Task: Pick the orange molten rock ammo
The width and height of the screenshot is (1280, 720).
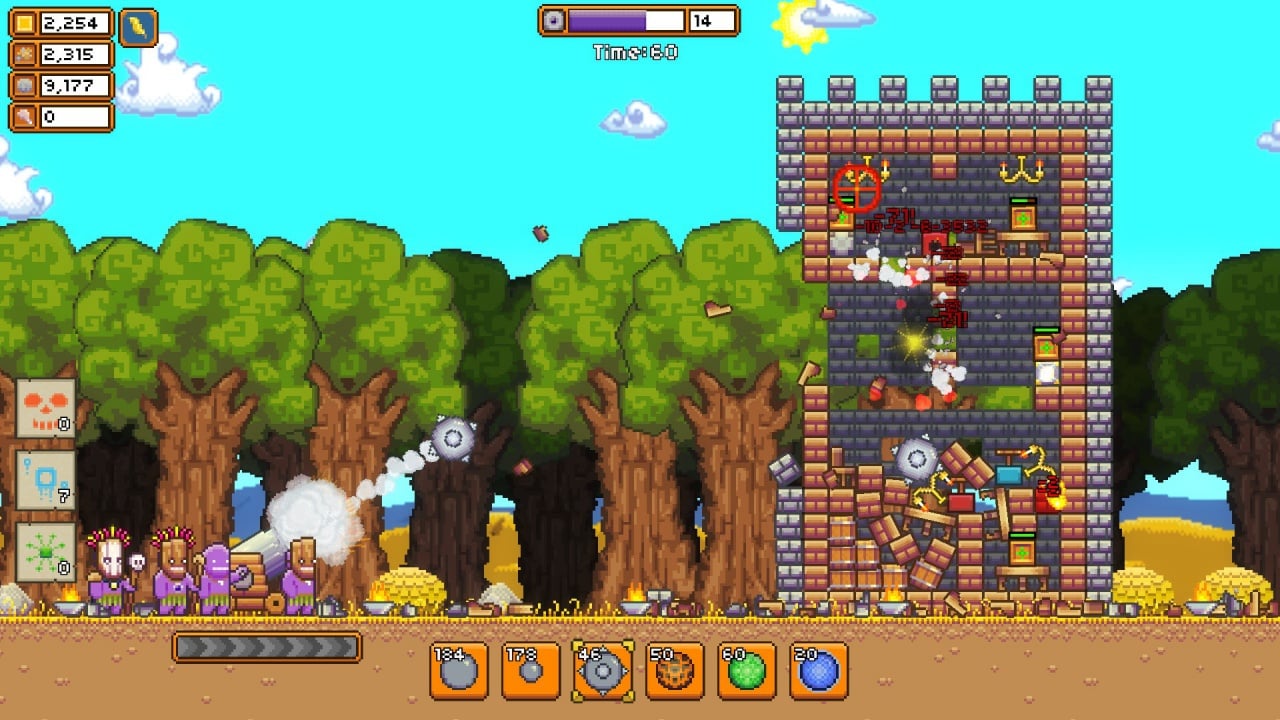Action: pos(675,670)
